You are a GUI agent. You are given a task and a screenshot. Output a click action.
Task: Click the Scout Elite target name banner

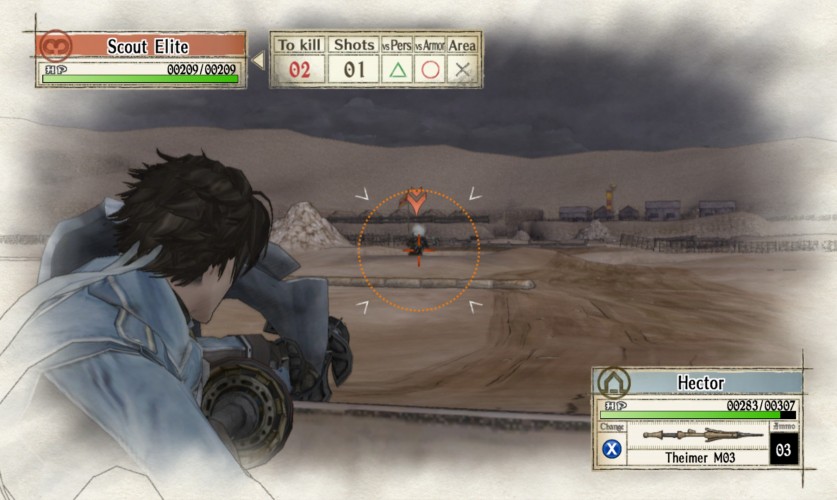[147, 46]
